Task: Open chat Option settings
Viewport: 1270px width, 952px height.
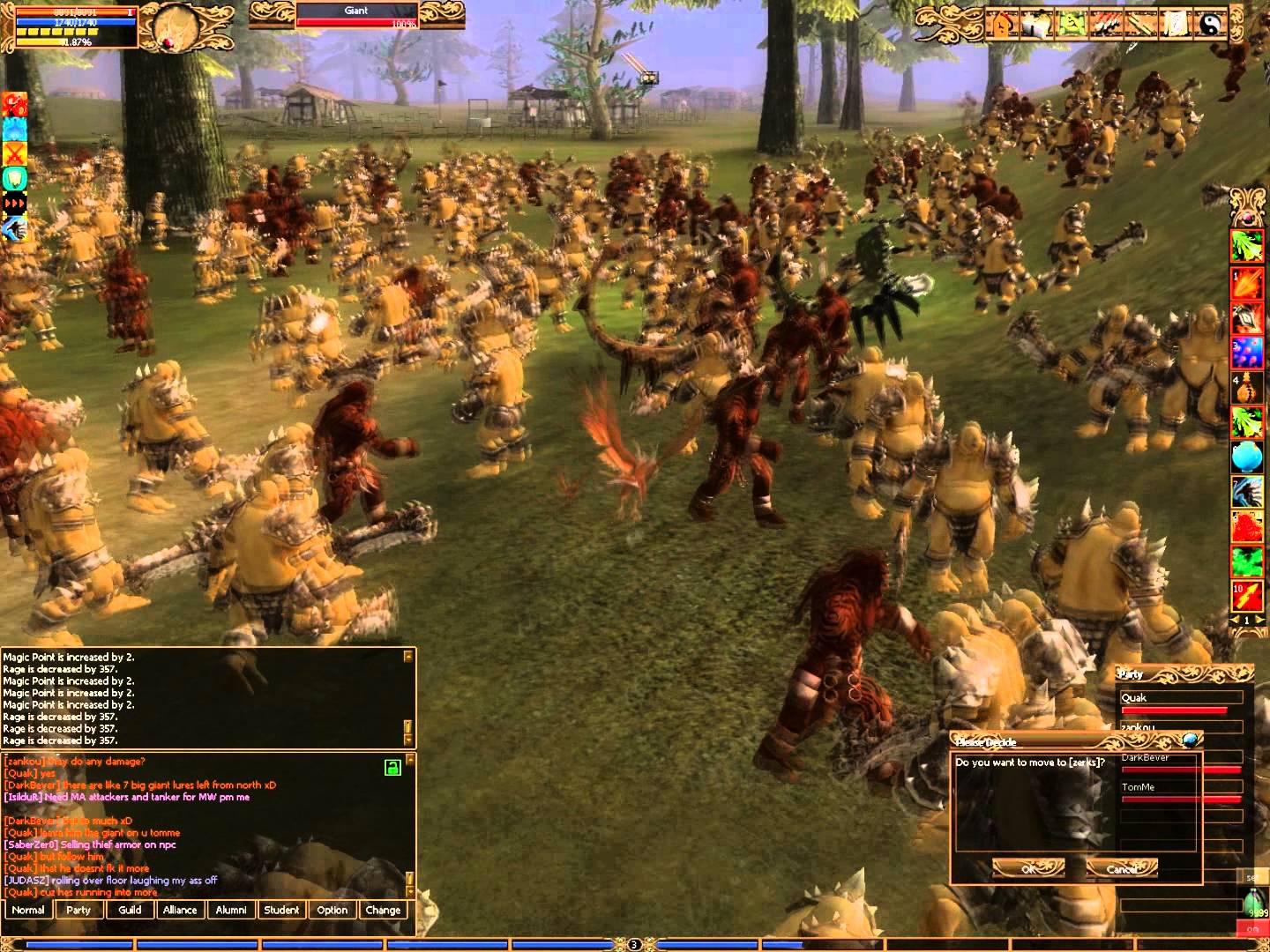Action: (332, 910)
